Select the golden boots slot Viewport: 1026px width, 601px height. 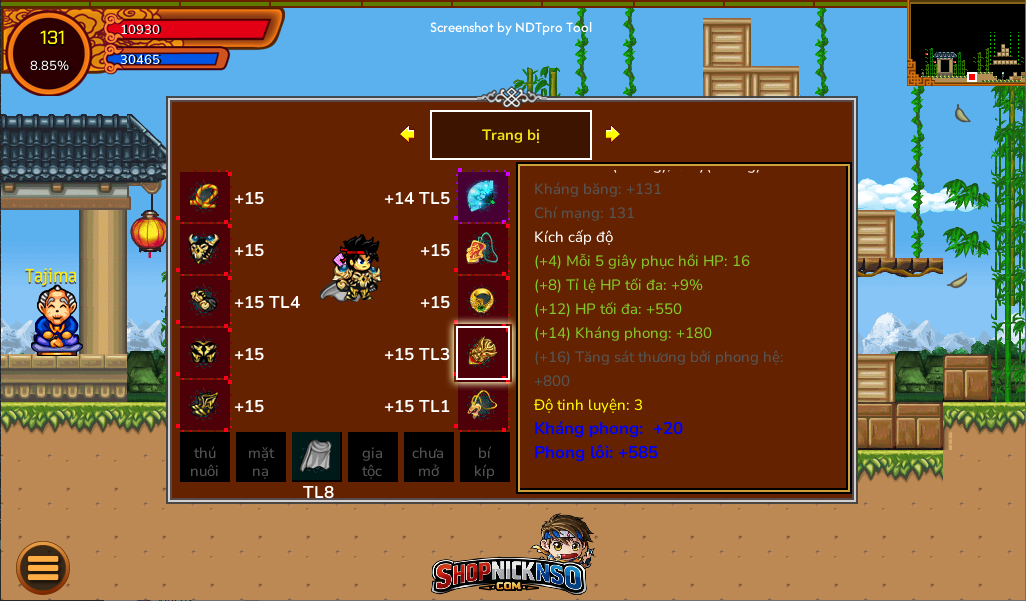(205, 405)
